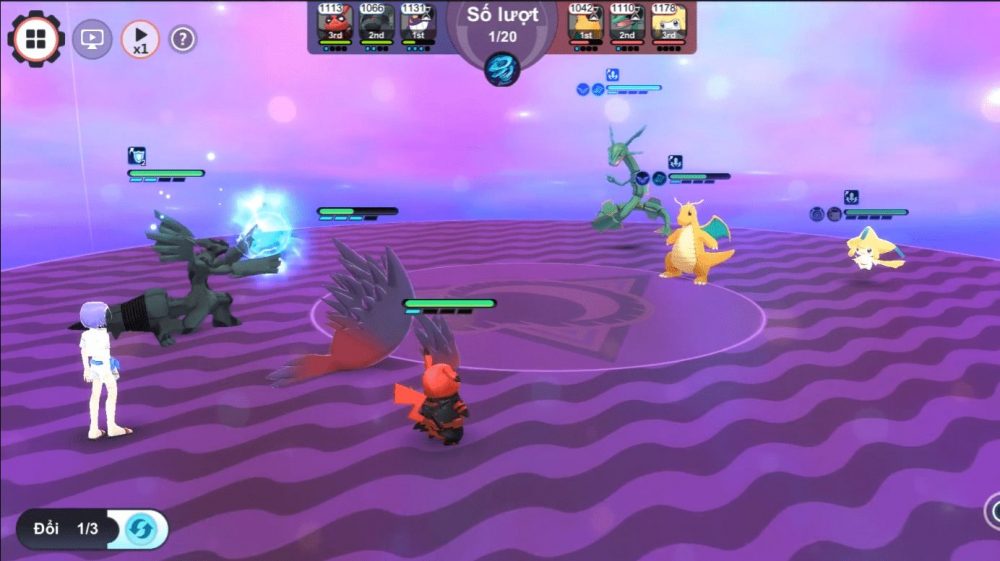Click the blue swirl icon under Số lượt
This screenshot has height=561, width=1000.
501,68
